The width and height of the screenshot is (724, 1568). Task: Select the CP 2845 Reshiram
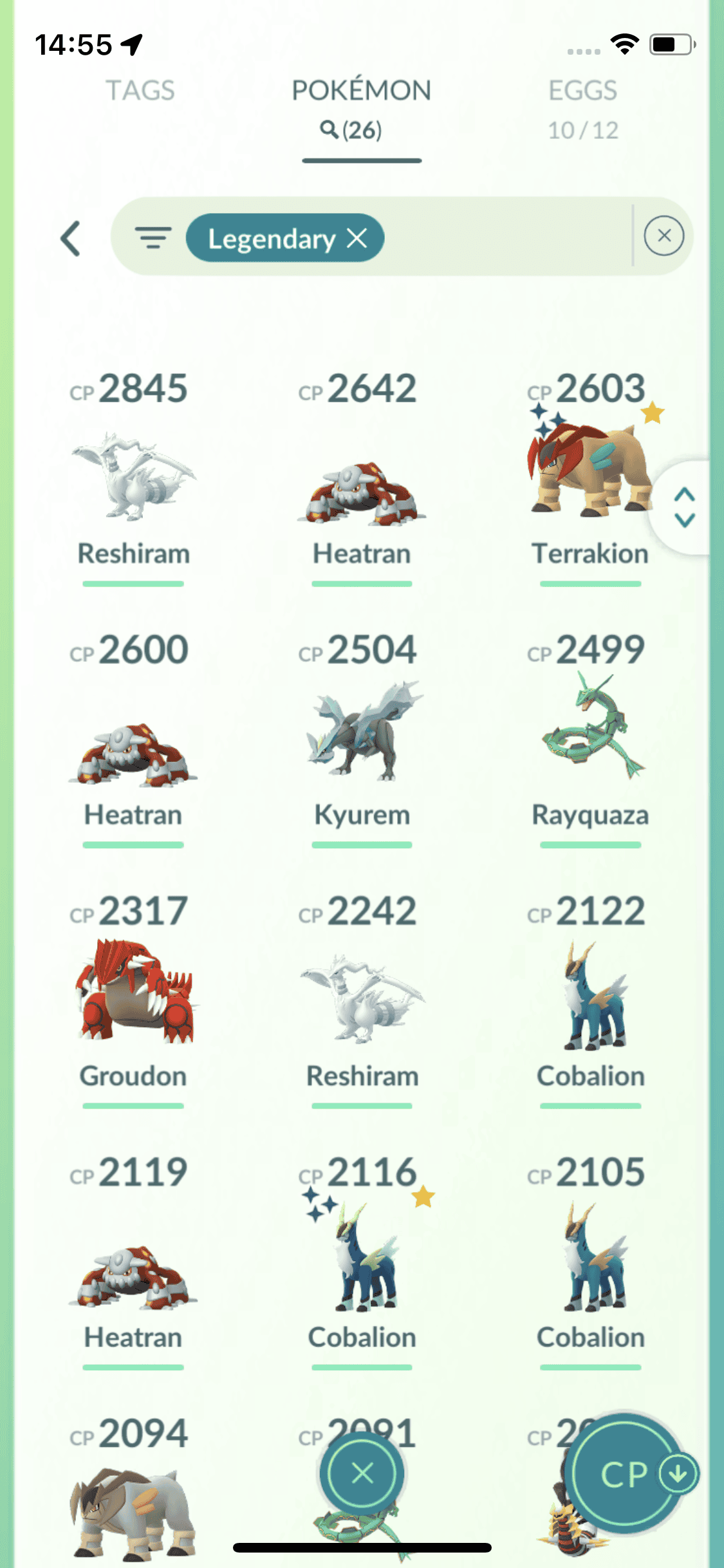[133, 476]
